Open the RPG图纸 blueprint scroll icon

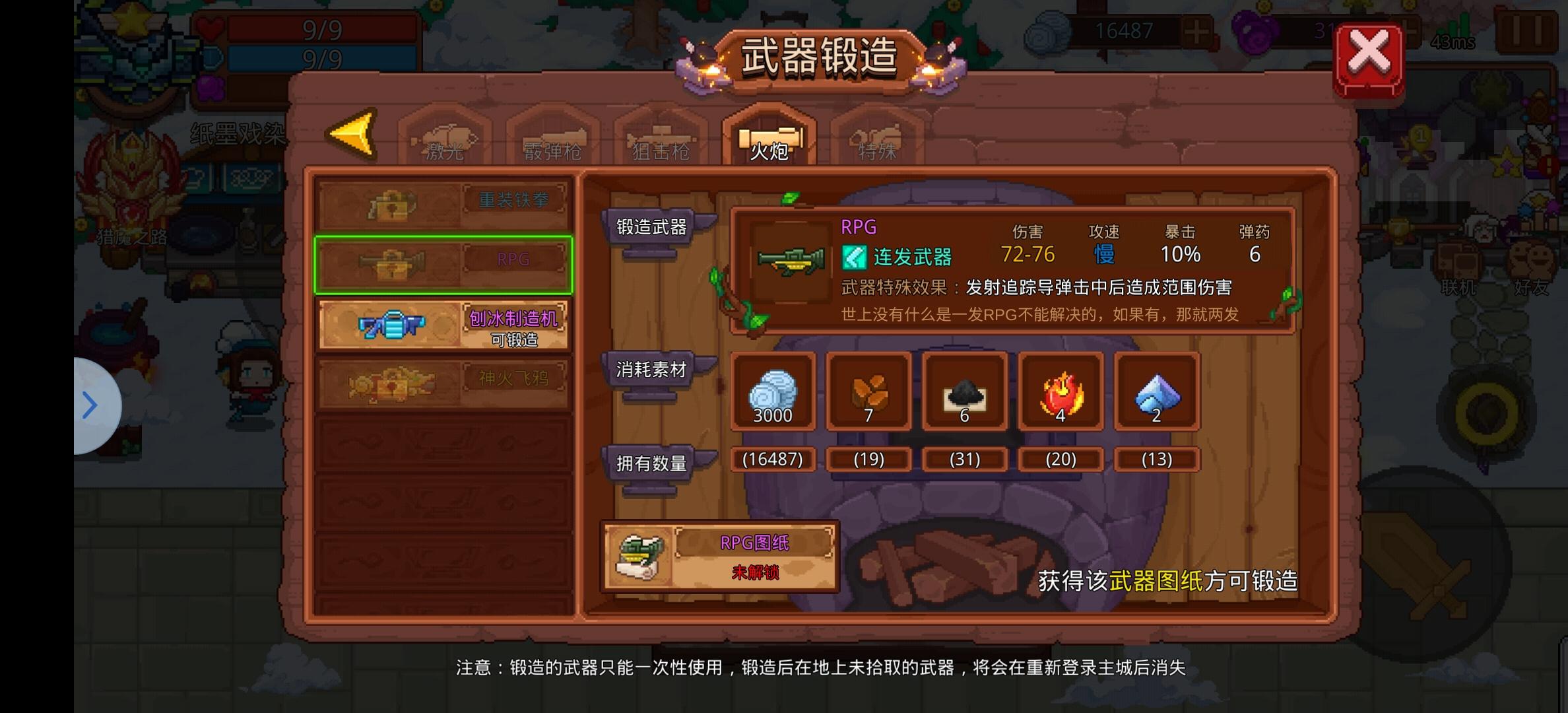coord(639,557)
